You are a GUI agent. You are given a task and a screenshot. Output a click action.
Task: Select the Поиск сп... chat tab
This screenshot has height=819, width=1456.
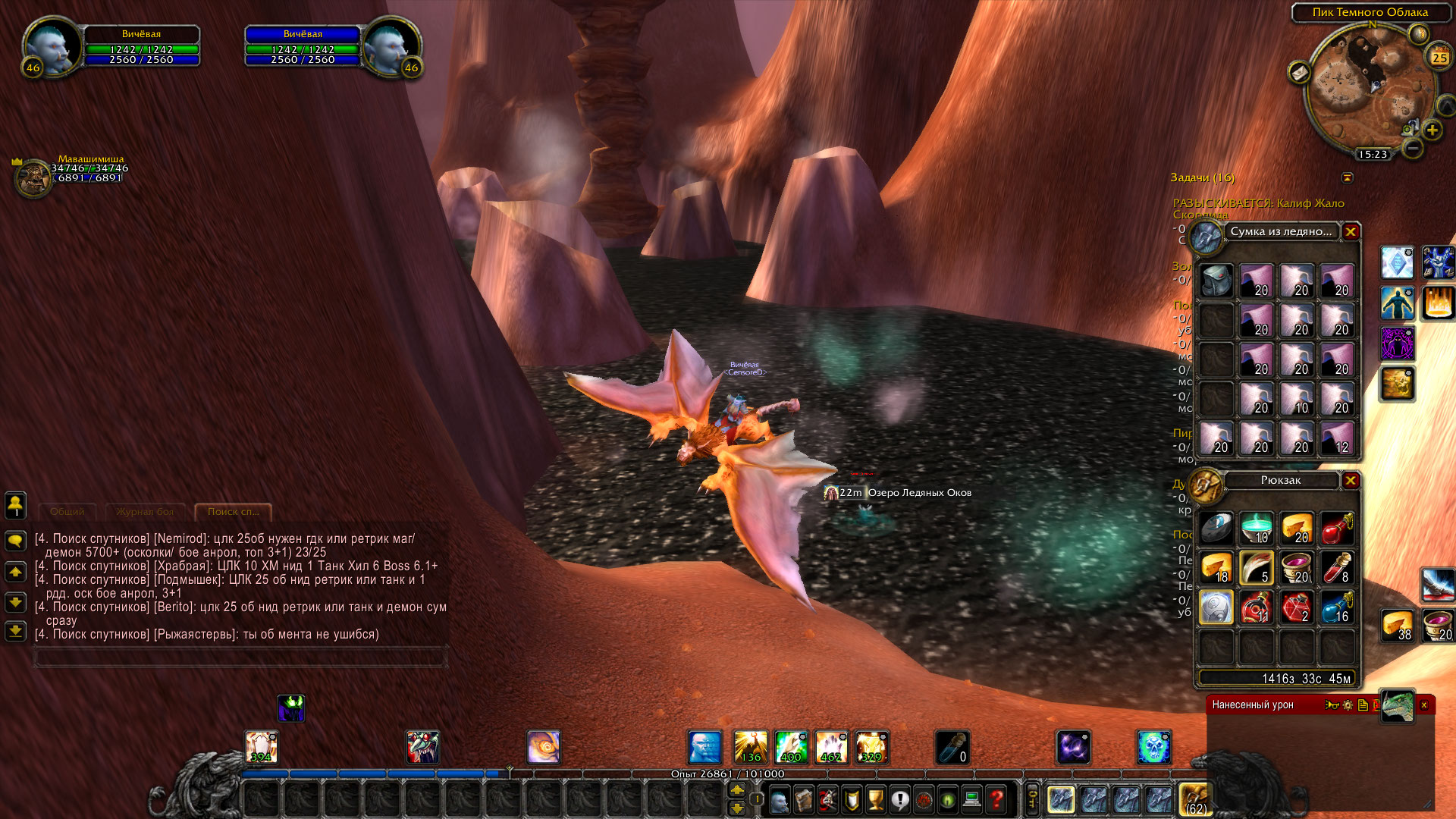[x=233, y=512]
